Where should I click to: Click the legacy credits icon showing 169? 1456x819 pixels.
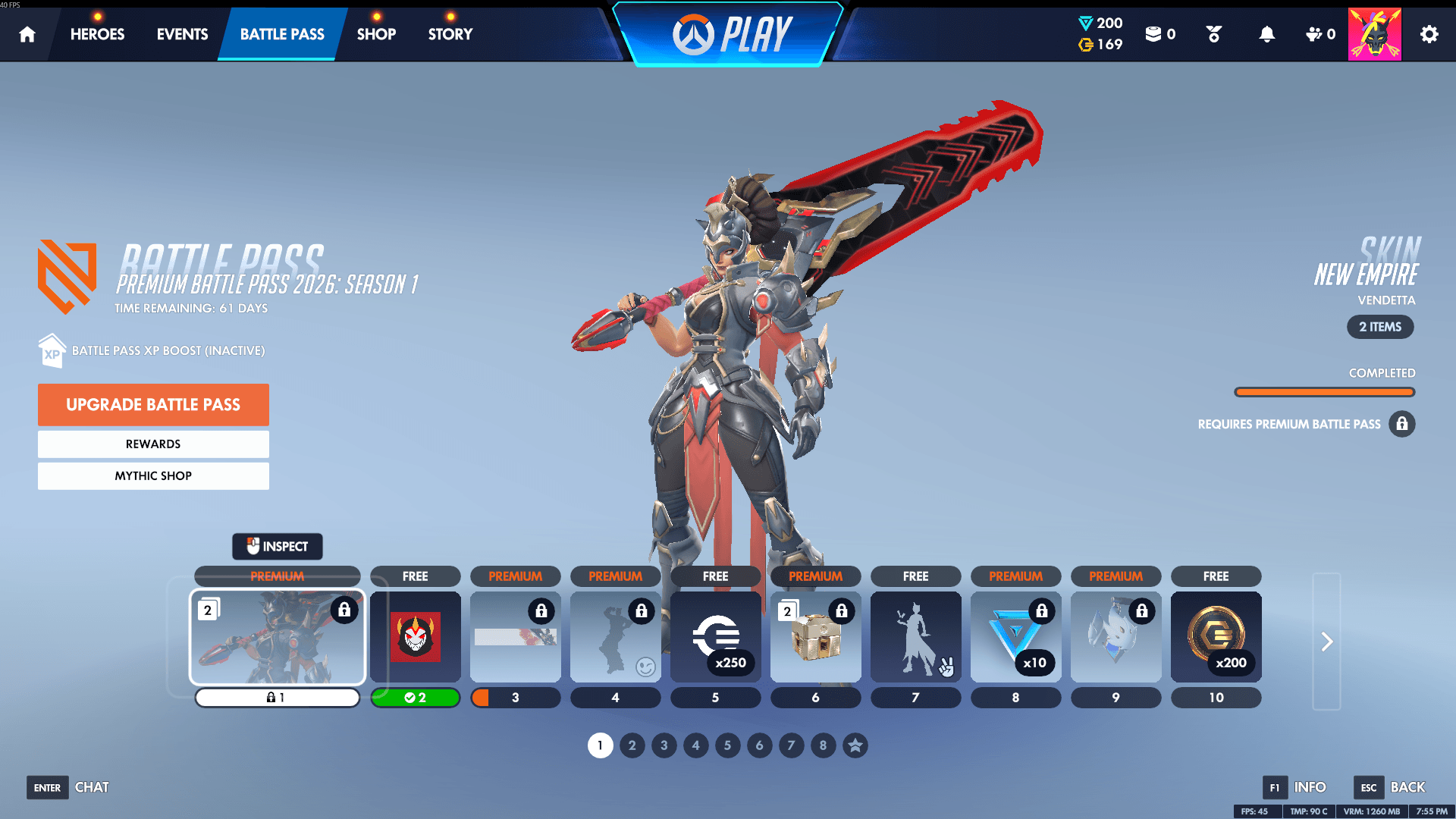point(1084,45)
